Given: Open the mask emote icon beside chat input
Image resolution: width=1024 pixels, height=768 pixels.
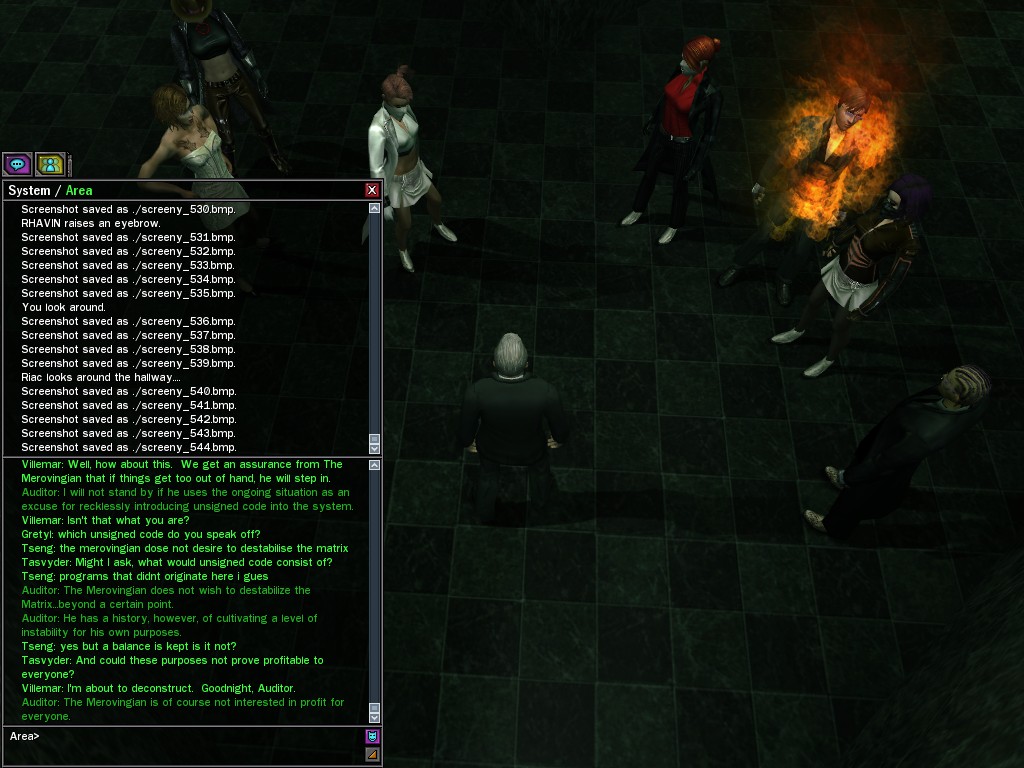Looking at the screenshot, I should (372, 737).
